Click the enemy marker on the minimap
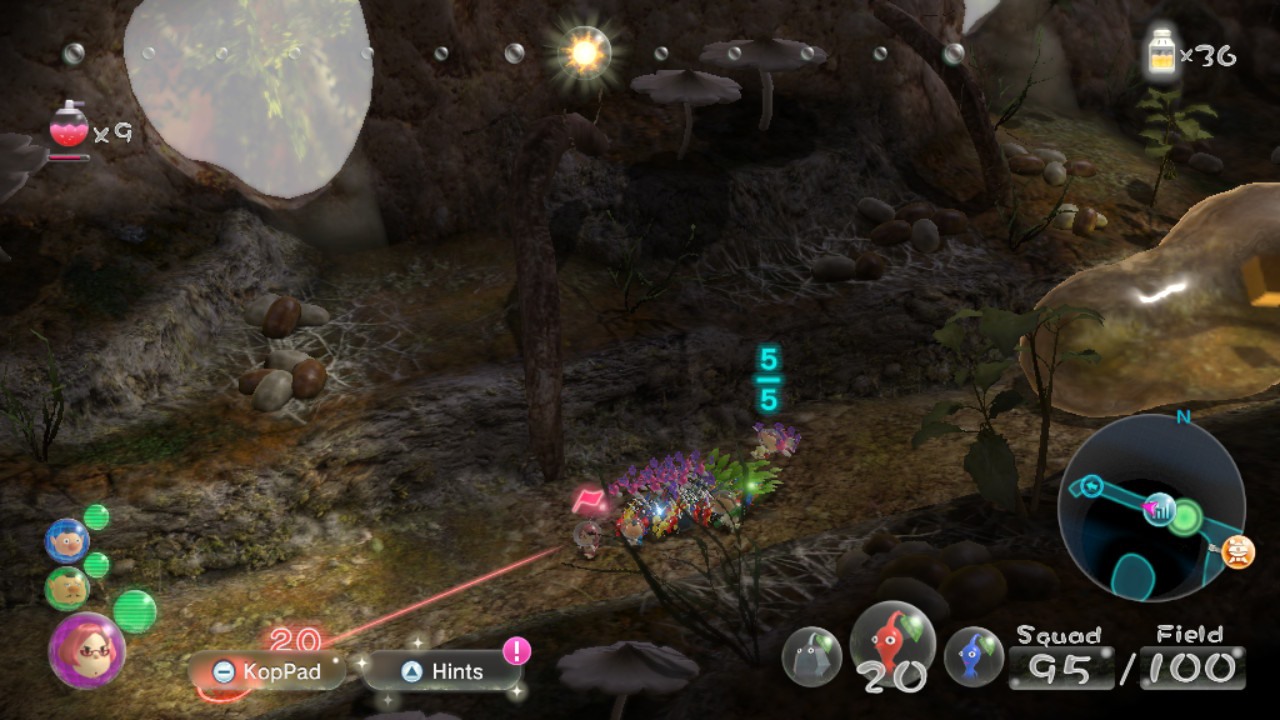This screenshot has width=1280, height=720. (1238, 550)
